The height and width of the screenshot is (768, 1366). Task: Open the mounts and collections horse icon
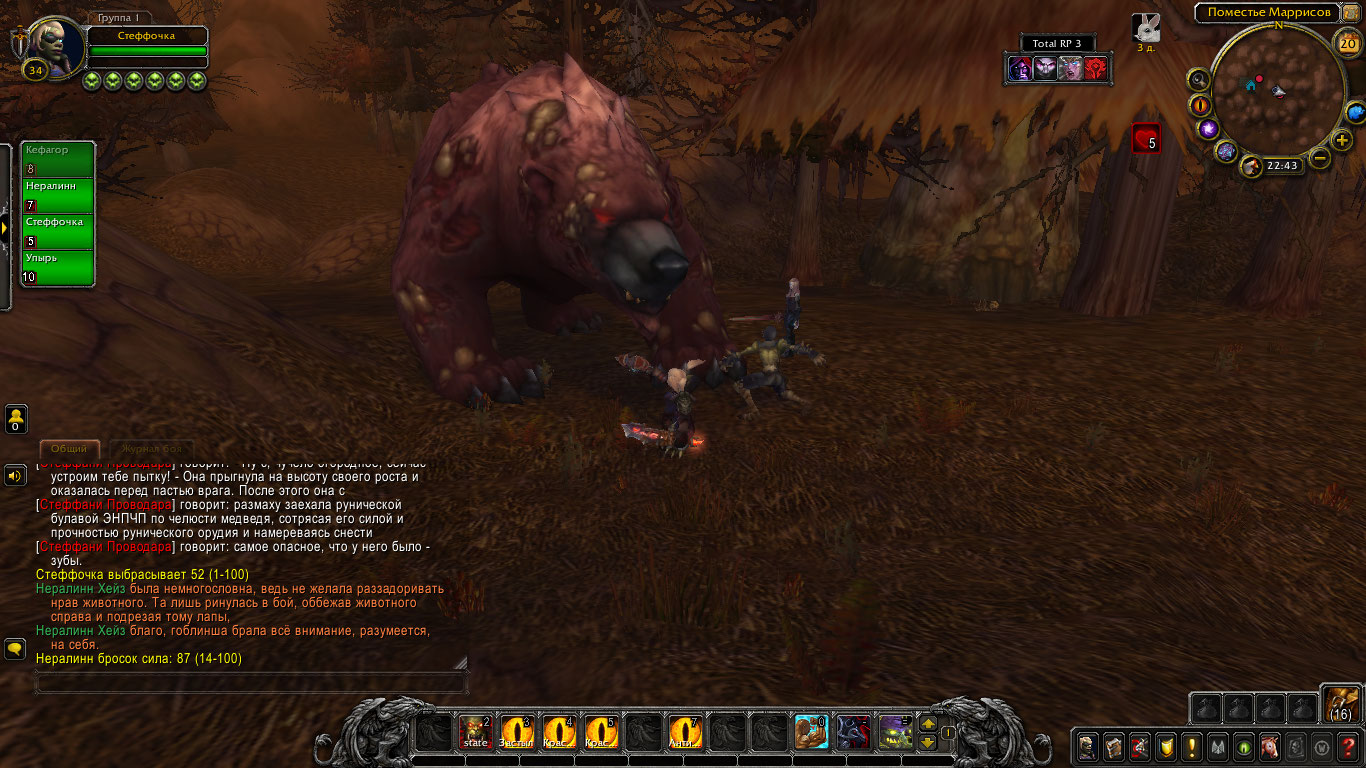coord(1270,746)
